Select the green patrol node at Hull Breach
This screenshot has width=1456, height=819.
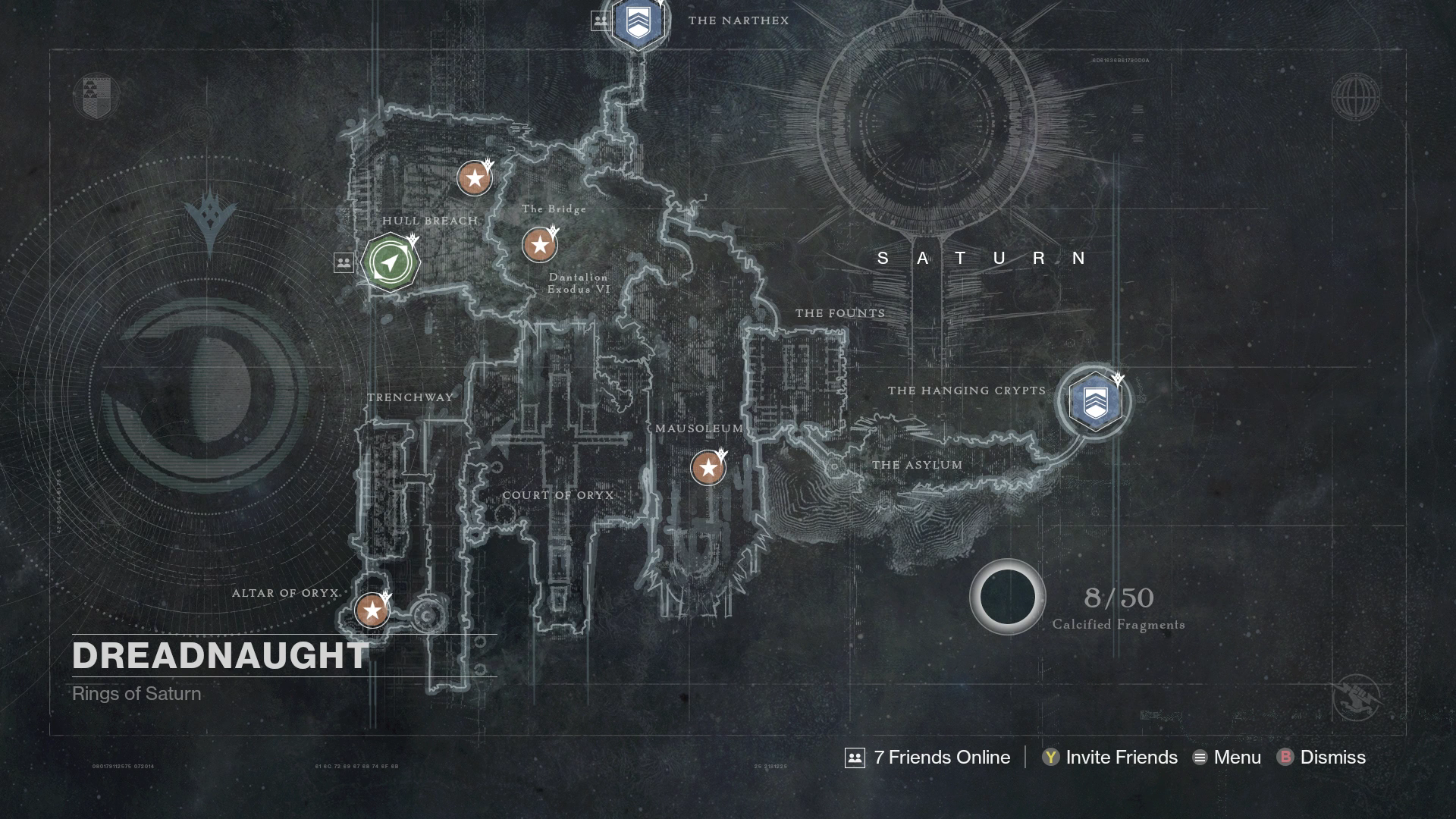pos(391,262)
